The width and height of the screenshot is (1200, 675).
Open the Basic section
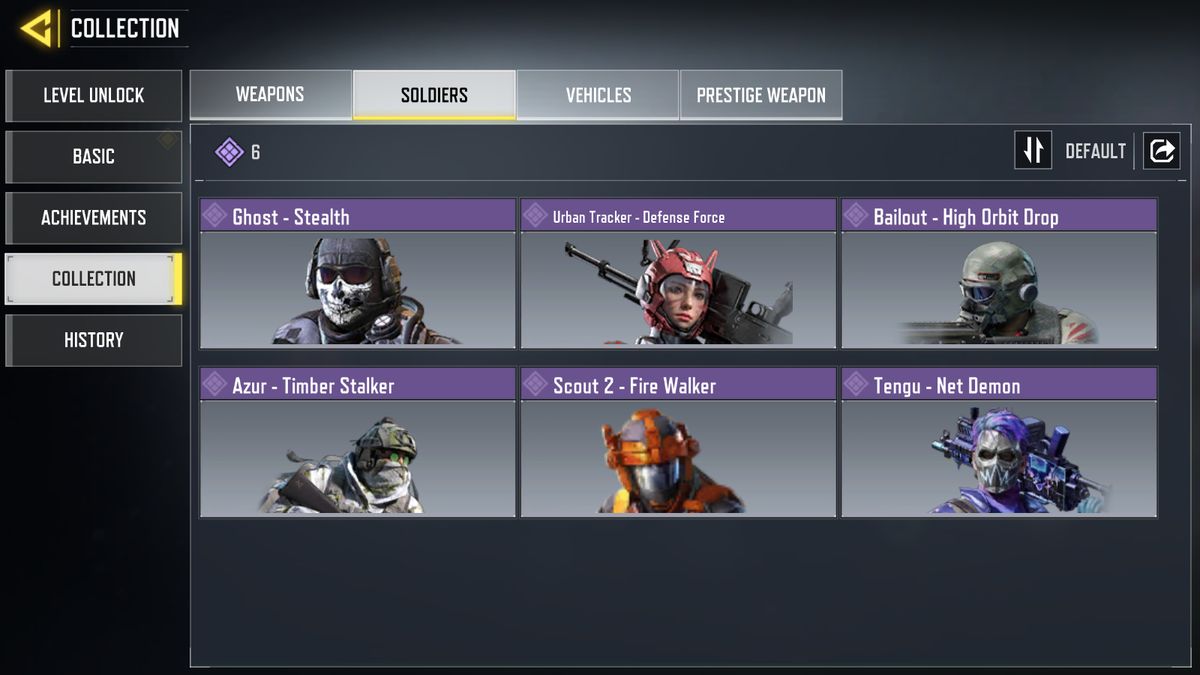click(93, 157)
